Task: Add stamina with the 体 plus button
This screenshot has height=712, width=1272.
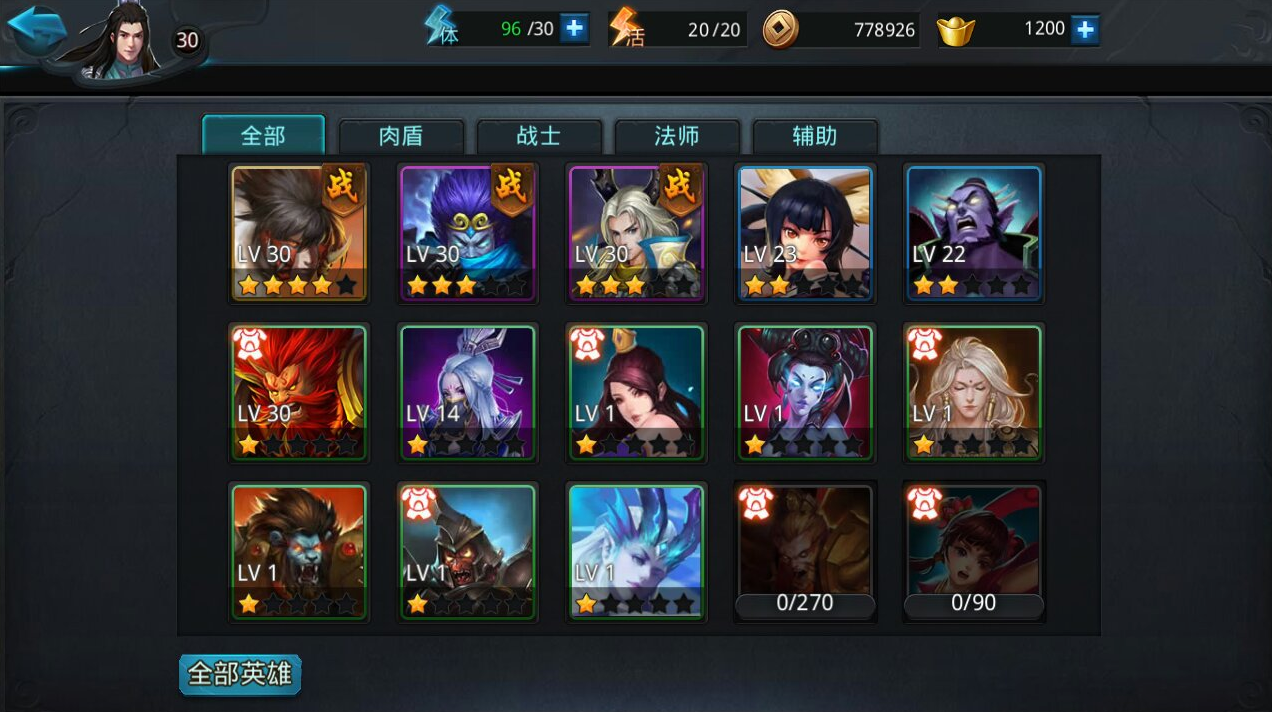Action: (574, 29)
